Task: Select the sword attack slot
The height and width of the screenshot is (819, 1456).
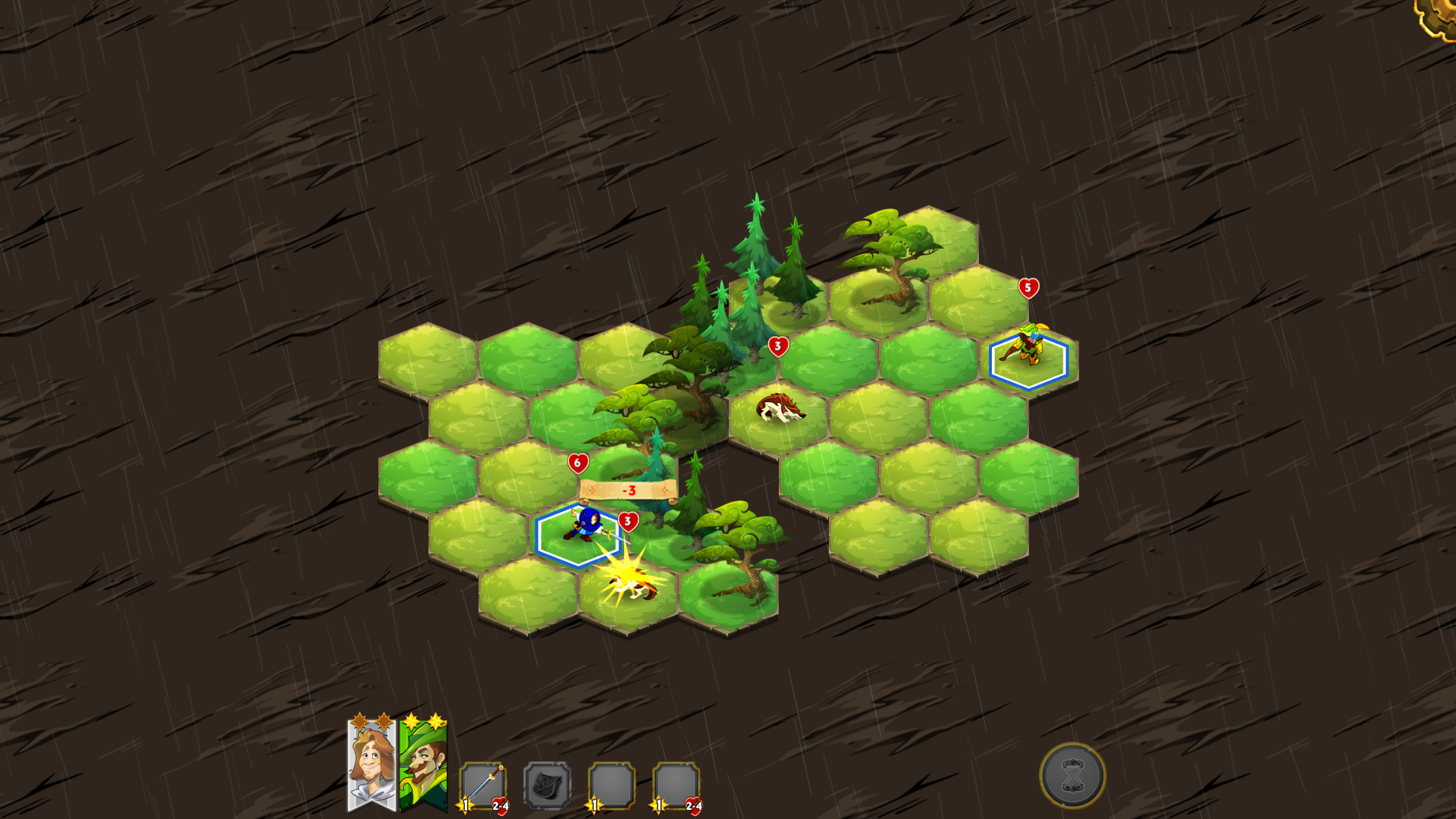Action: tap(482, 786)
